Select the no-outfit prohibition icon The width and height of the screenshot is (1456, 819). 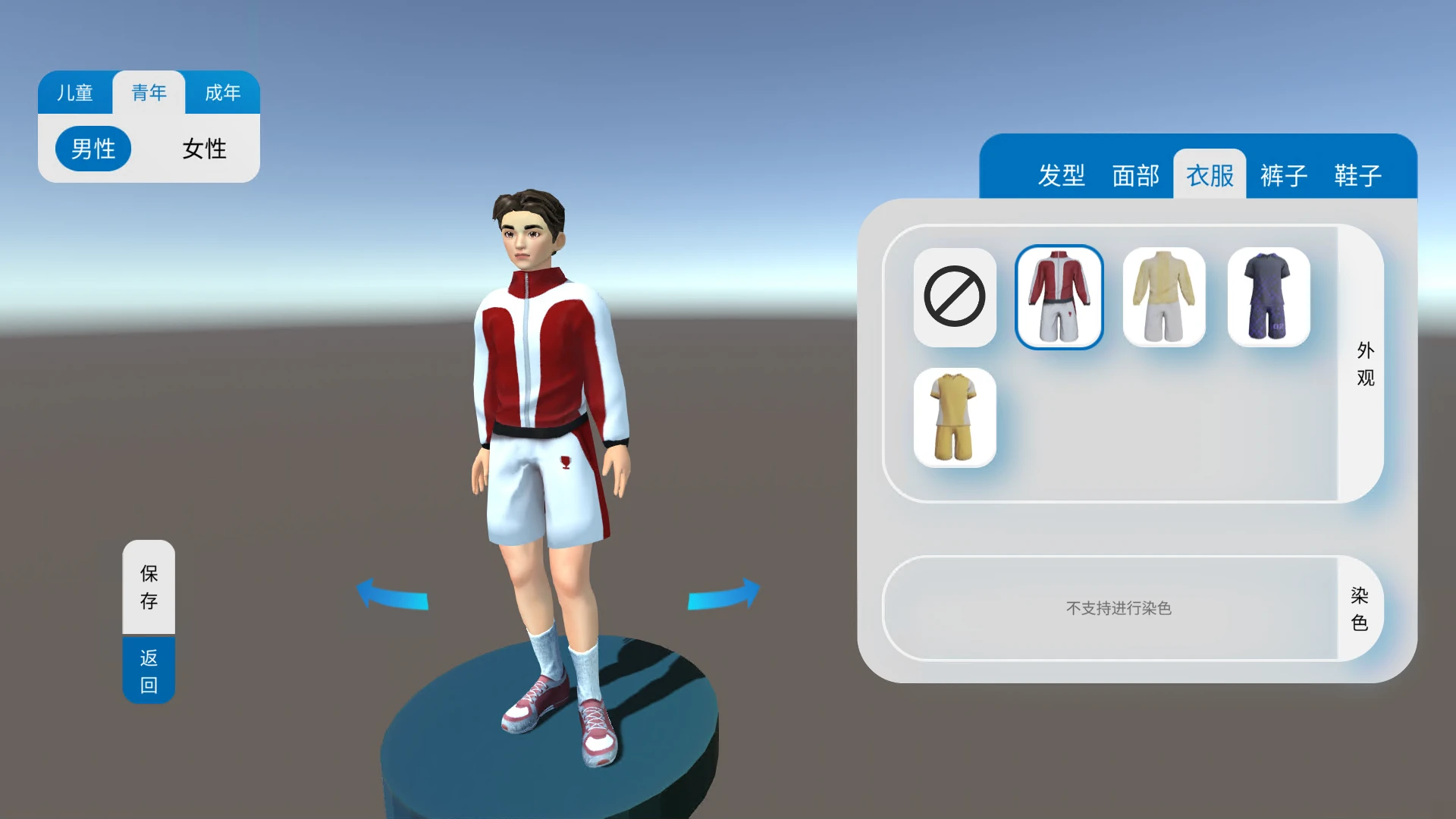(955, 297)
